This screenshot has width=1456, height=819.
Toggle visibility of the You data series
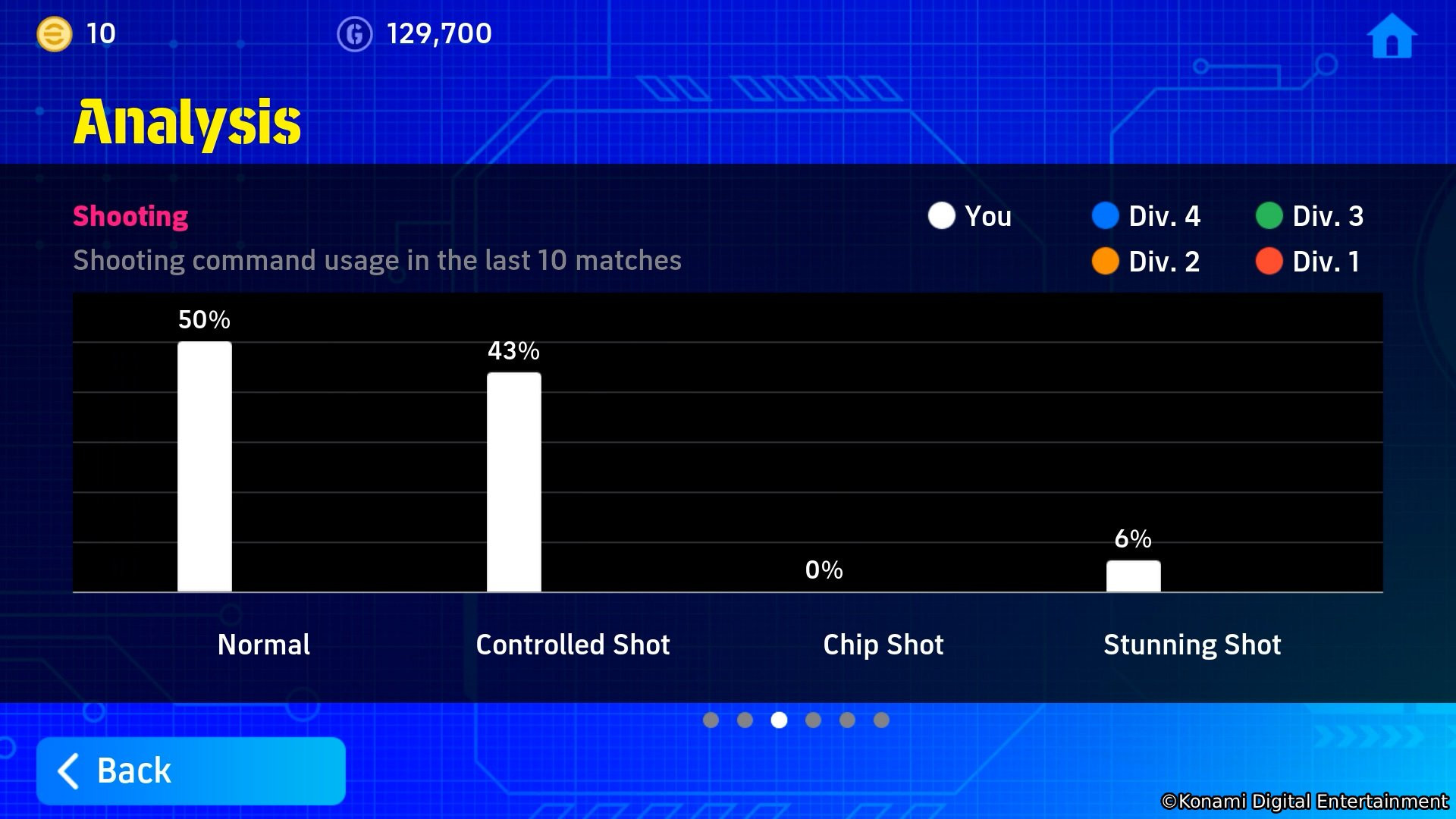coord(940,216)
